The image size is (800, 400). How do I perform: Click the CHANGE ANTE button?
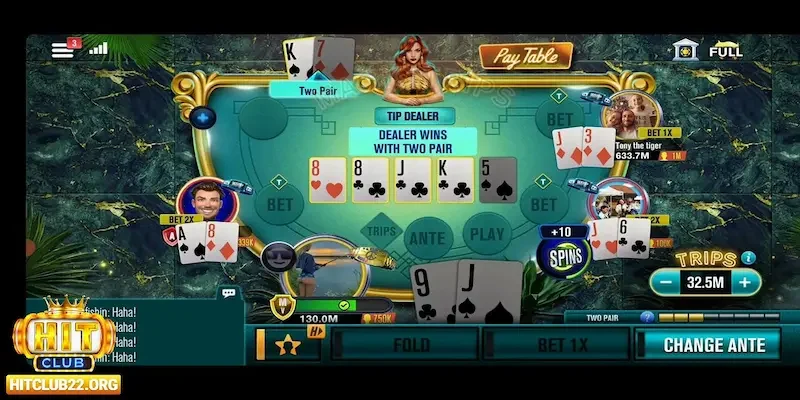pos(713,345)
